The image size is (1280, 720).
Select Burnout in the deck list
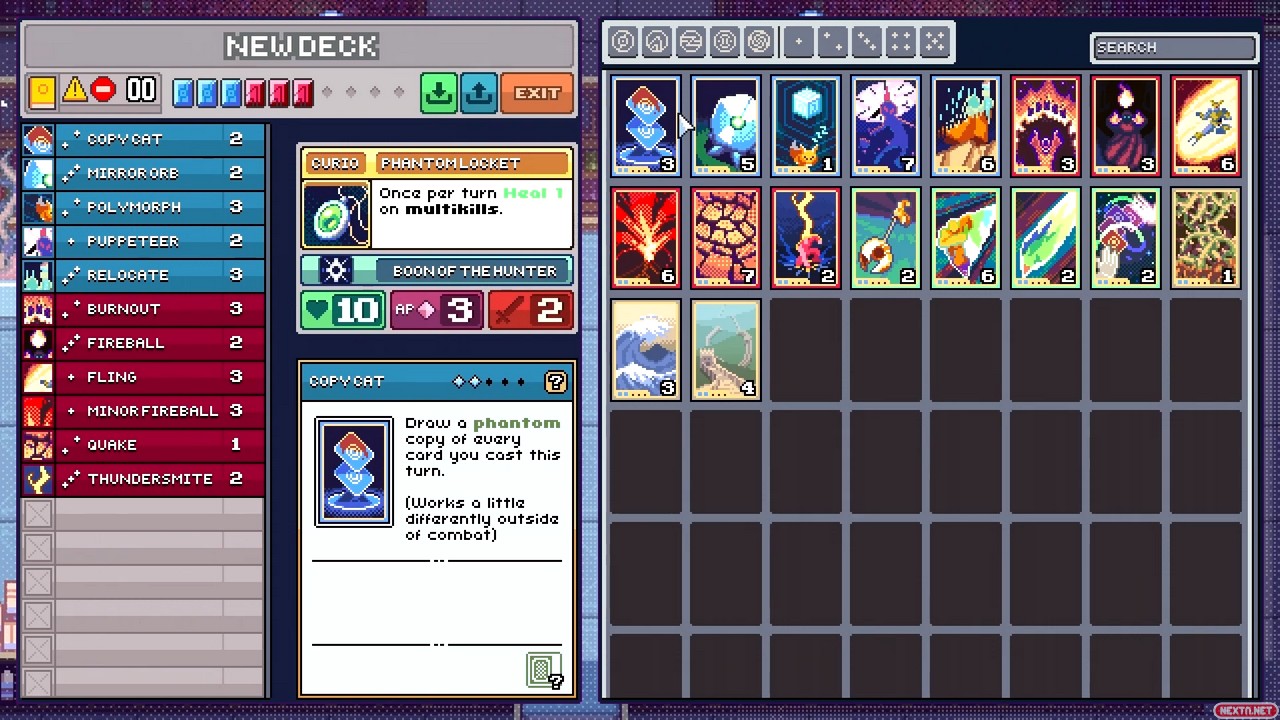pyautogui.click(x=144, y=309)
